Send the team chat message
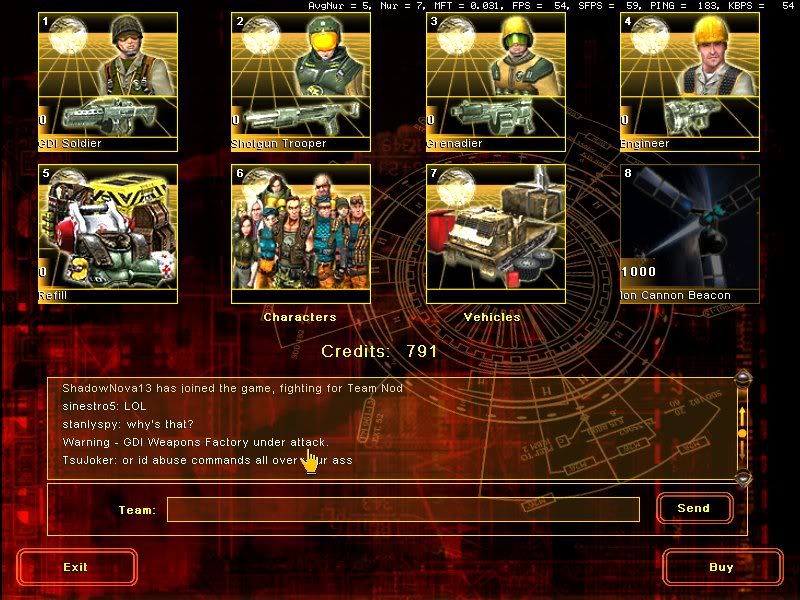The height and width of the screenshot is (600, 800). pyautogui.click(x=694, y=508)
